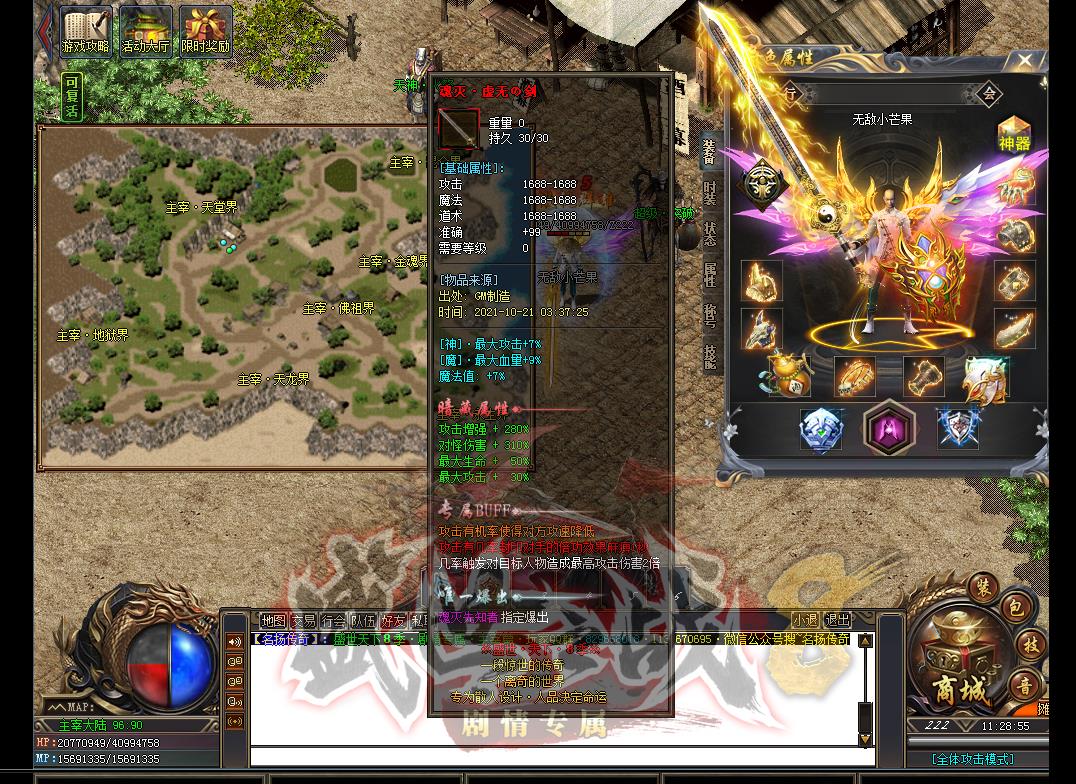
Task: Open the 游戏攻略 game guide
Action: click(x=87, y=32)
